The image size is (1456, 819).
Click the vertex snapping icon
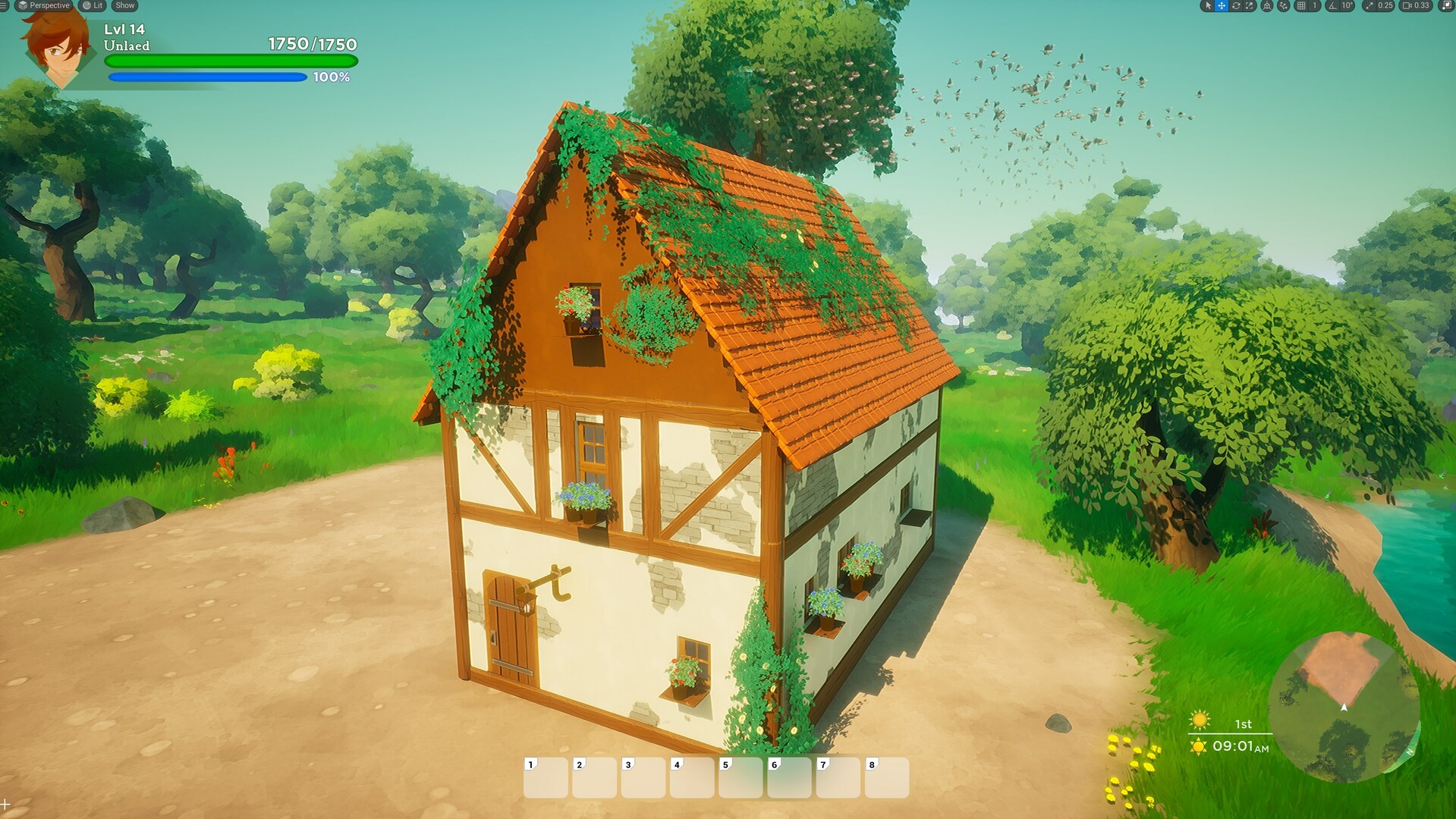point(1285,6)
